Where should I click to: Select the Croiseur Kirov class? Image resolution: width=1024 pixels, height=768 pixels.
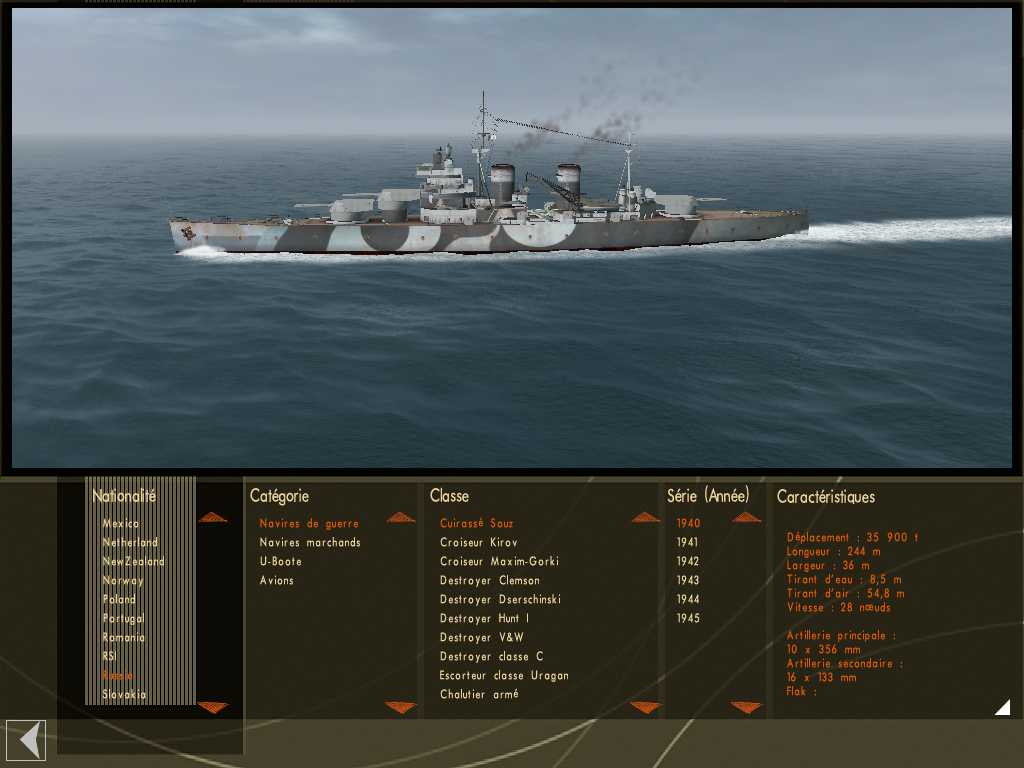pyautogui.click(x=479, y=543)
